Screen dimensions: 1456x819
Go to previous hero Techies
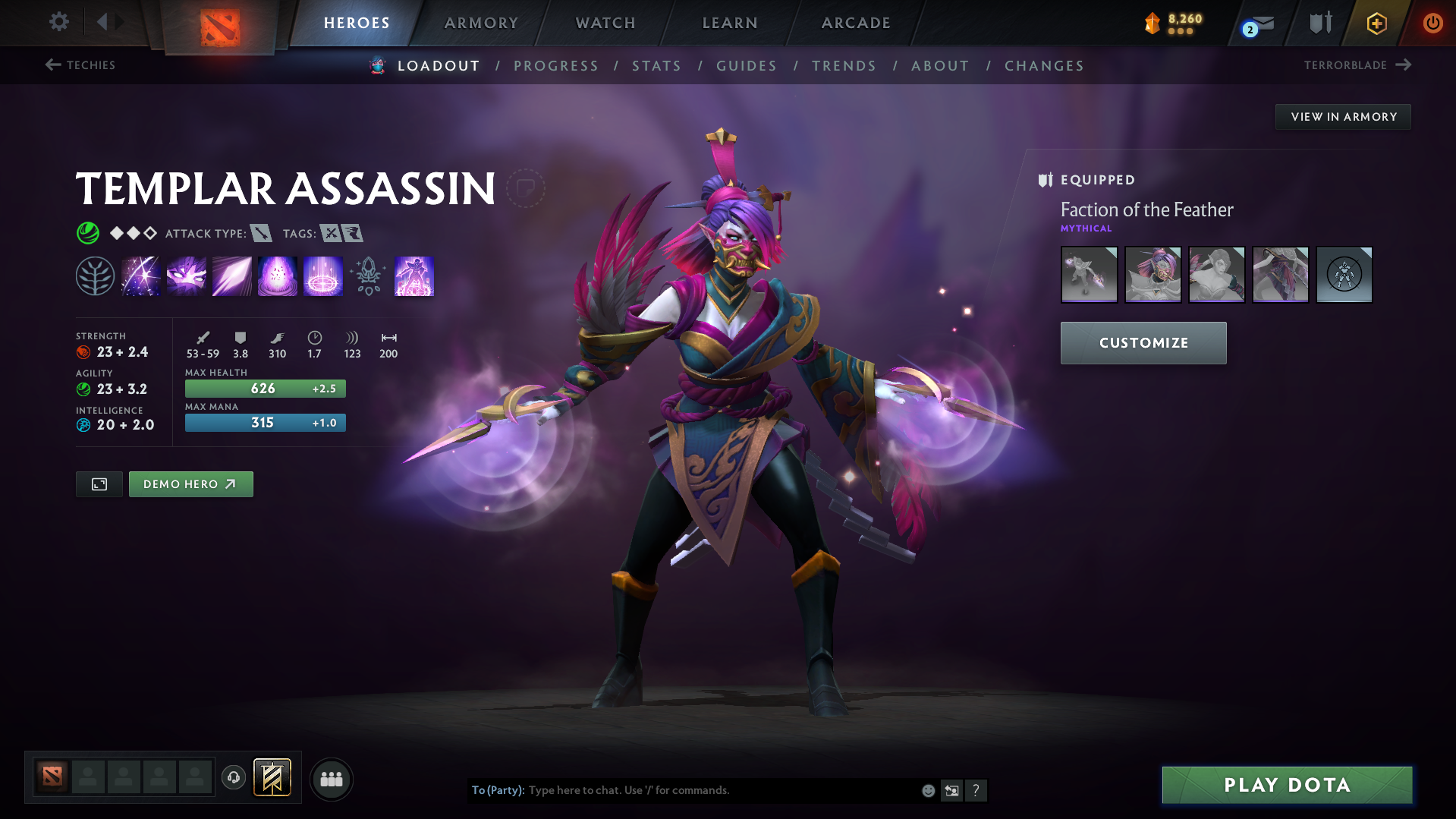point(80,65)
